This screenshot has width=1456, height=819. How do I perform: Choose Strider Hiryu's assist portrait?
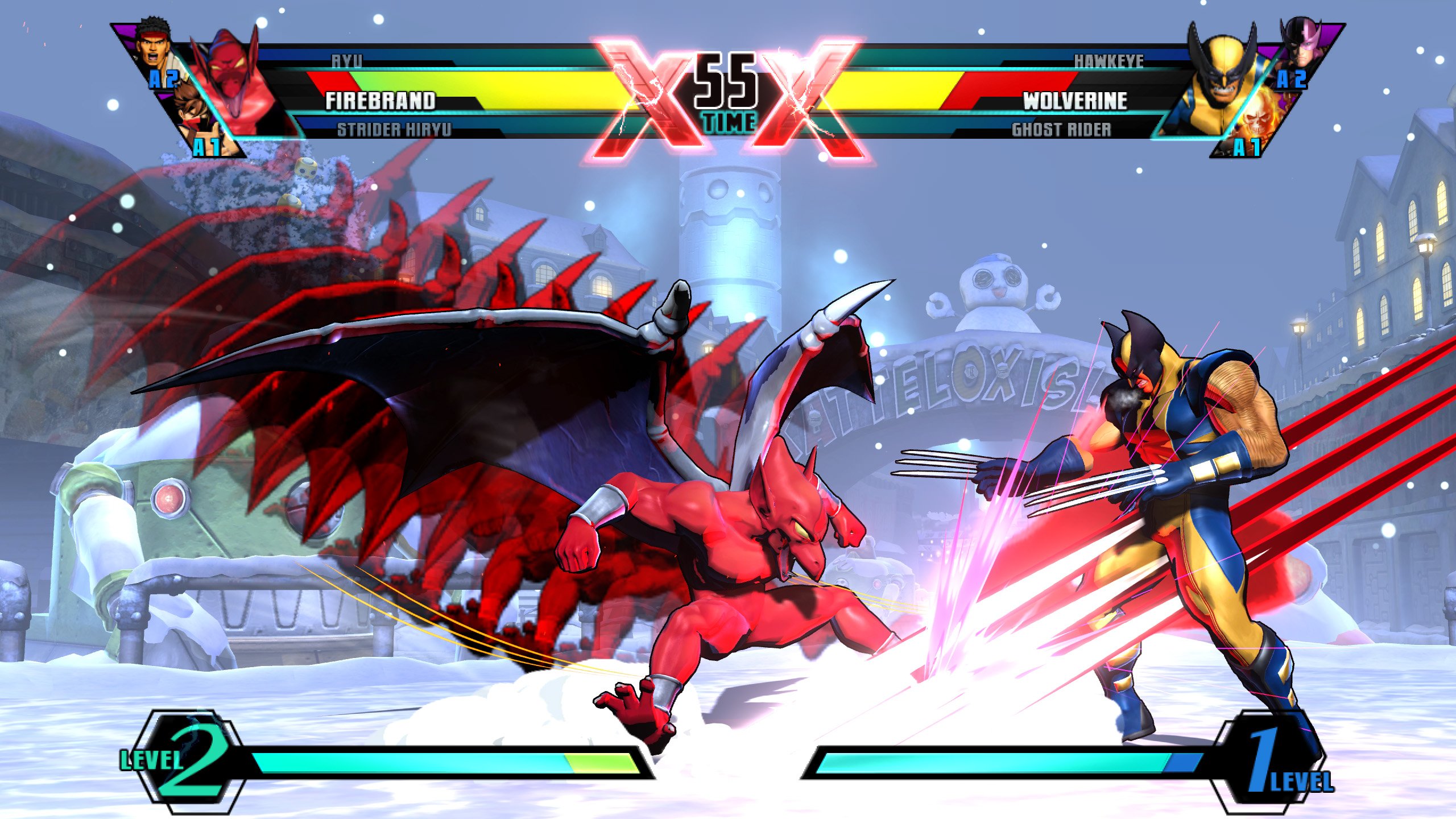(199, 121)
